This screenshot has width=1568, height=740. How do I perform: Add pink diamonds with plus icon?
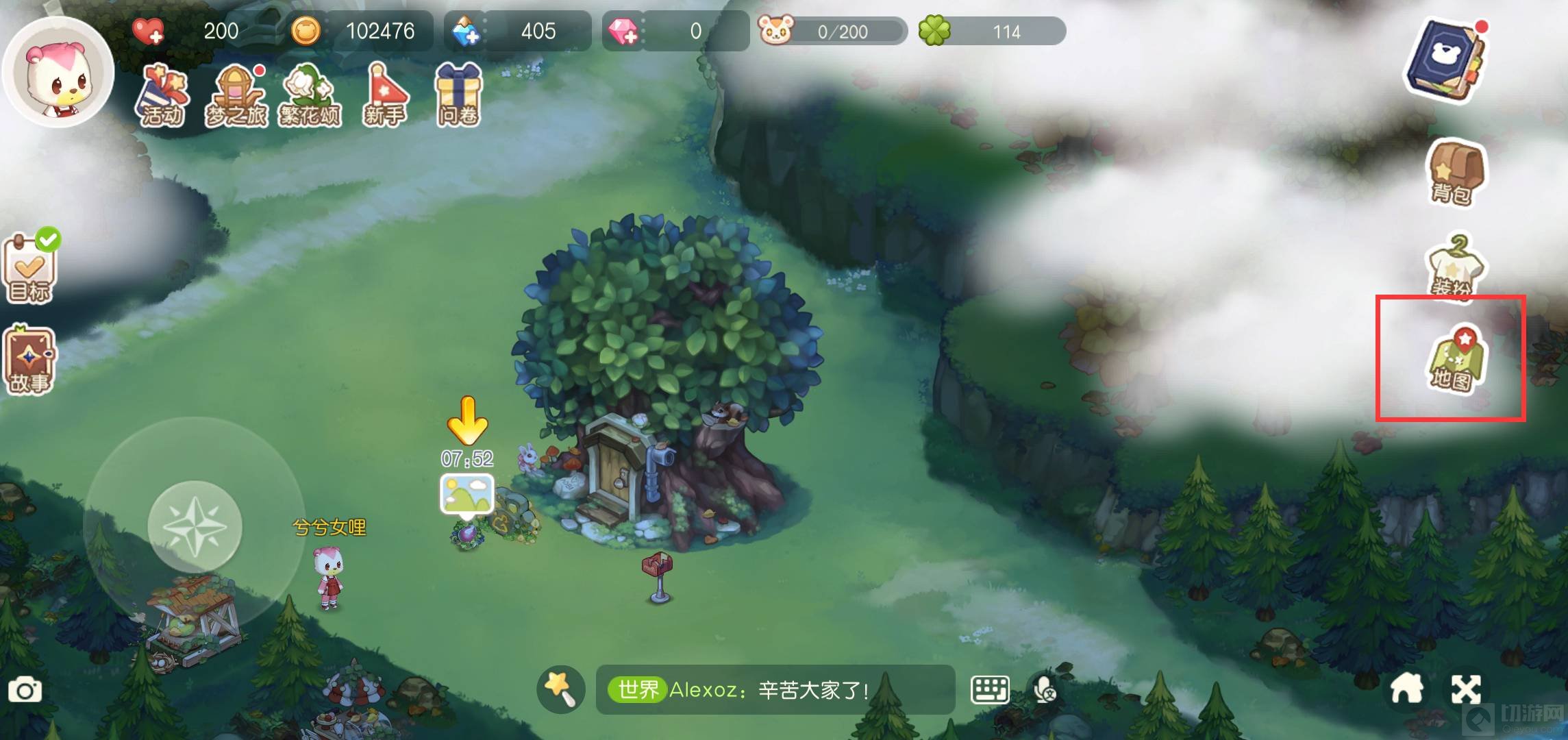(623, 32)
